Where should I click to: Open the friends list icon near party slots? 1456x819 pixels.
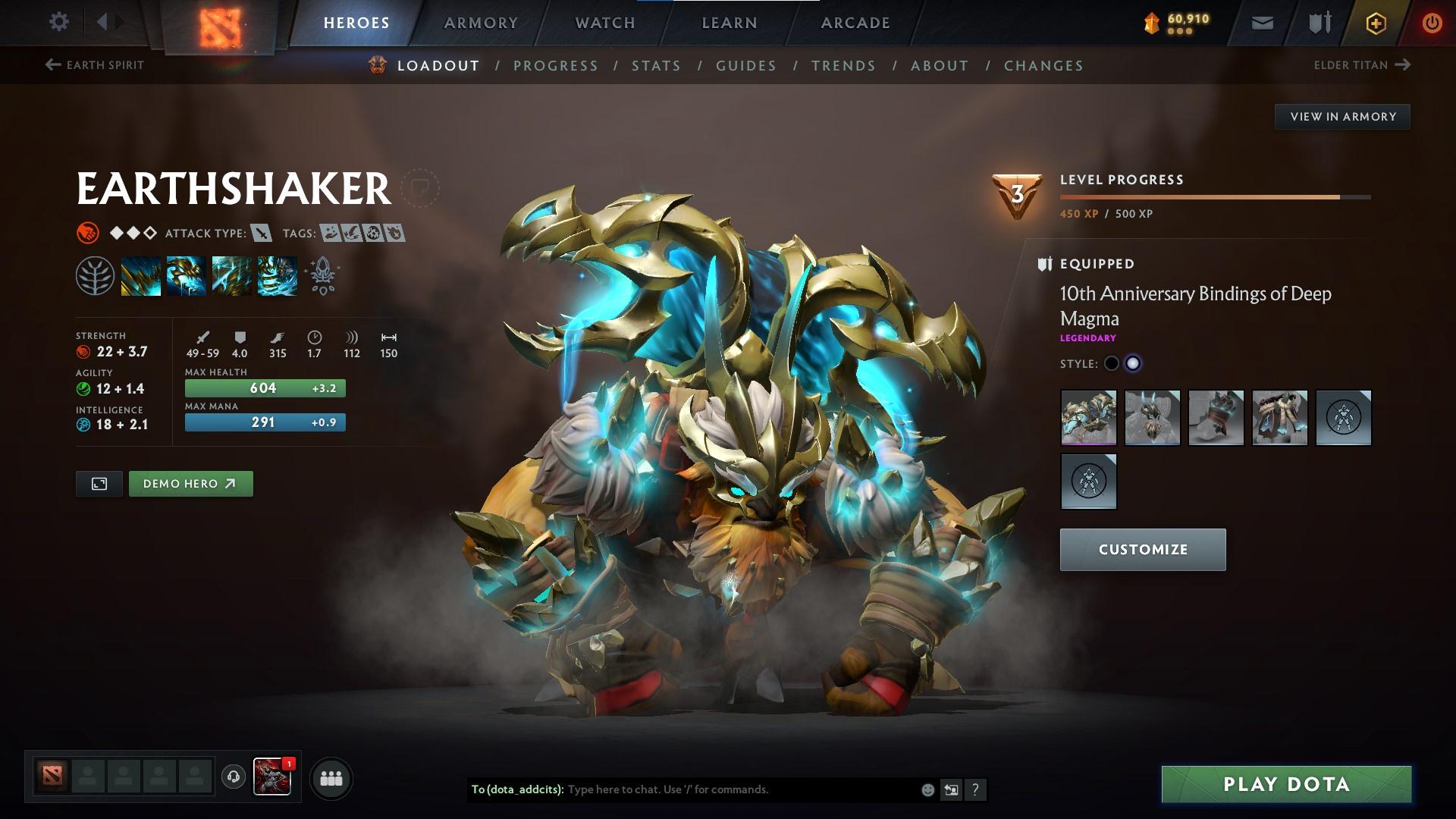click(330, 777)
